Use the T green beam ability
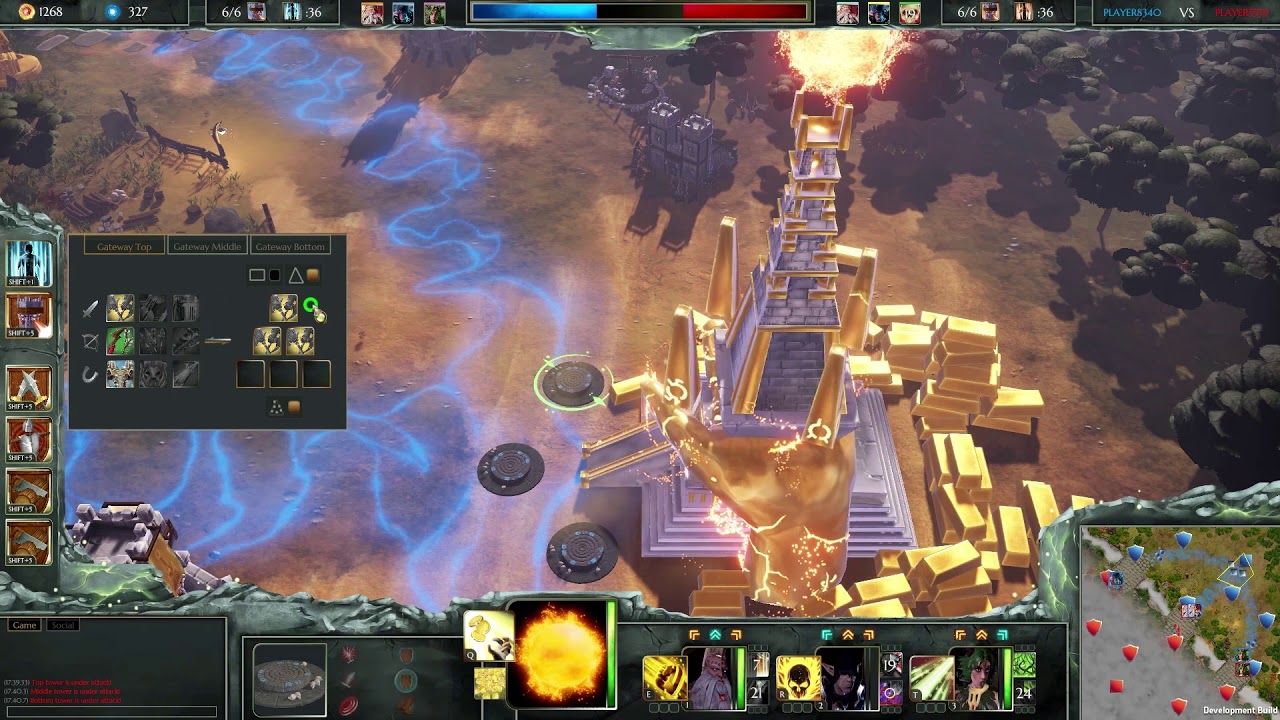Image resolution: width=1280 pixels, height=720 pixels. (930, 678)
